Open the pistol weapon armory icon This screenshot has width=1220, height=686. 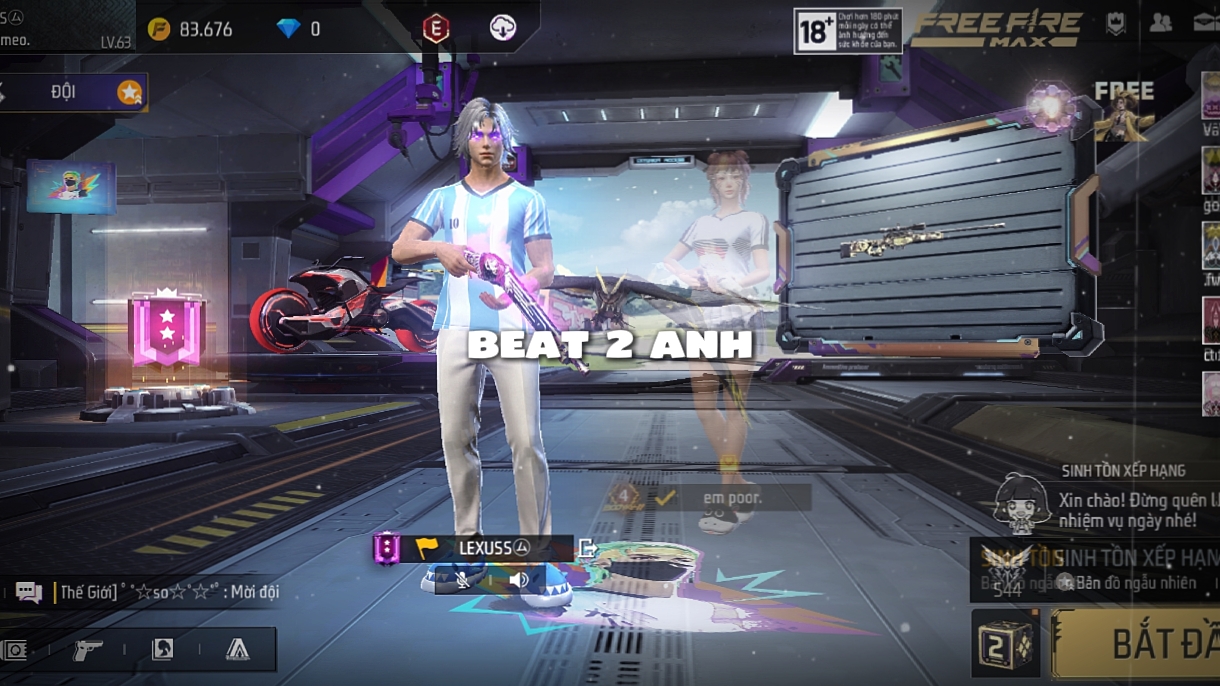[88, 650]
